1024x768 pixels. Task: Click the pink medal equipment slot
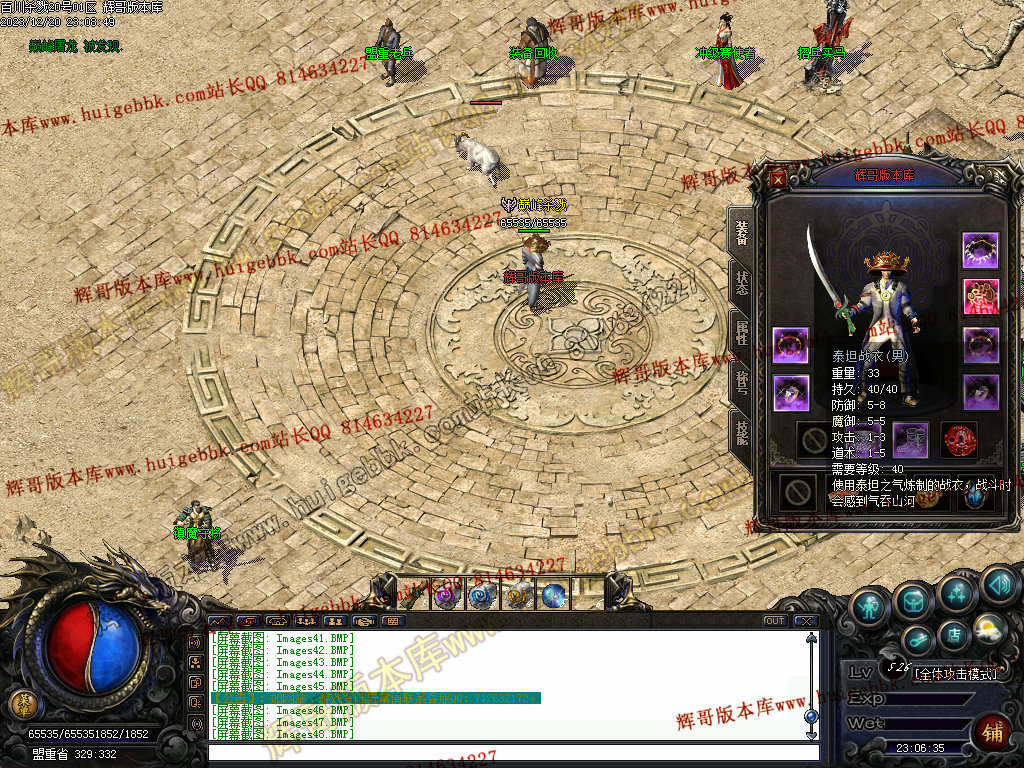(980, 297)
